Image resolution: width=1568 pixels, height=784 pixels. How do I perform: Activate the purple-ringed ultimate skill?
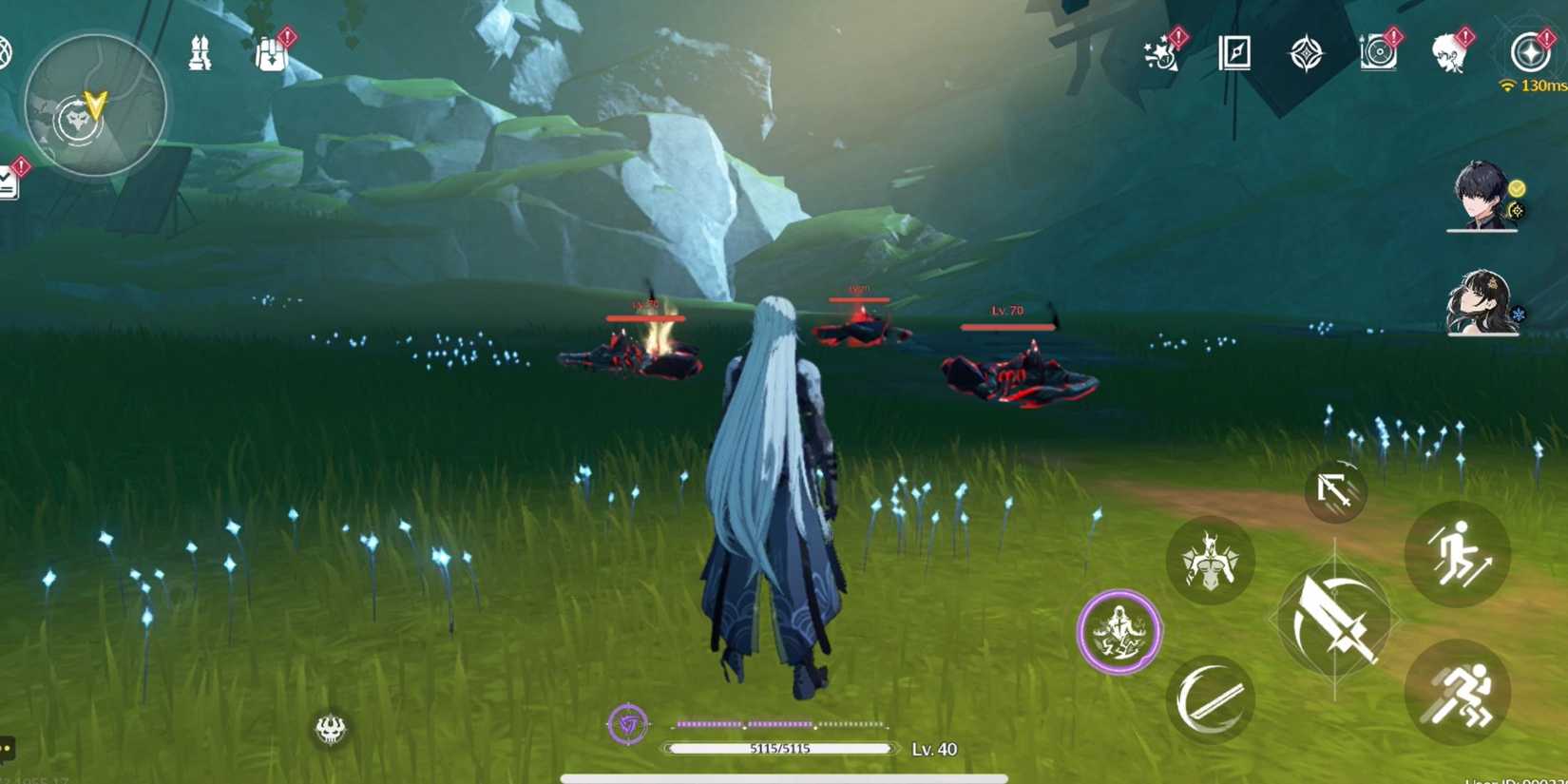coord(1121,633)
